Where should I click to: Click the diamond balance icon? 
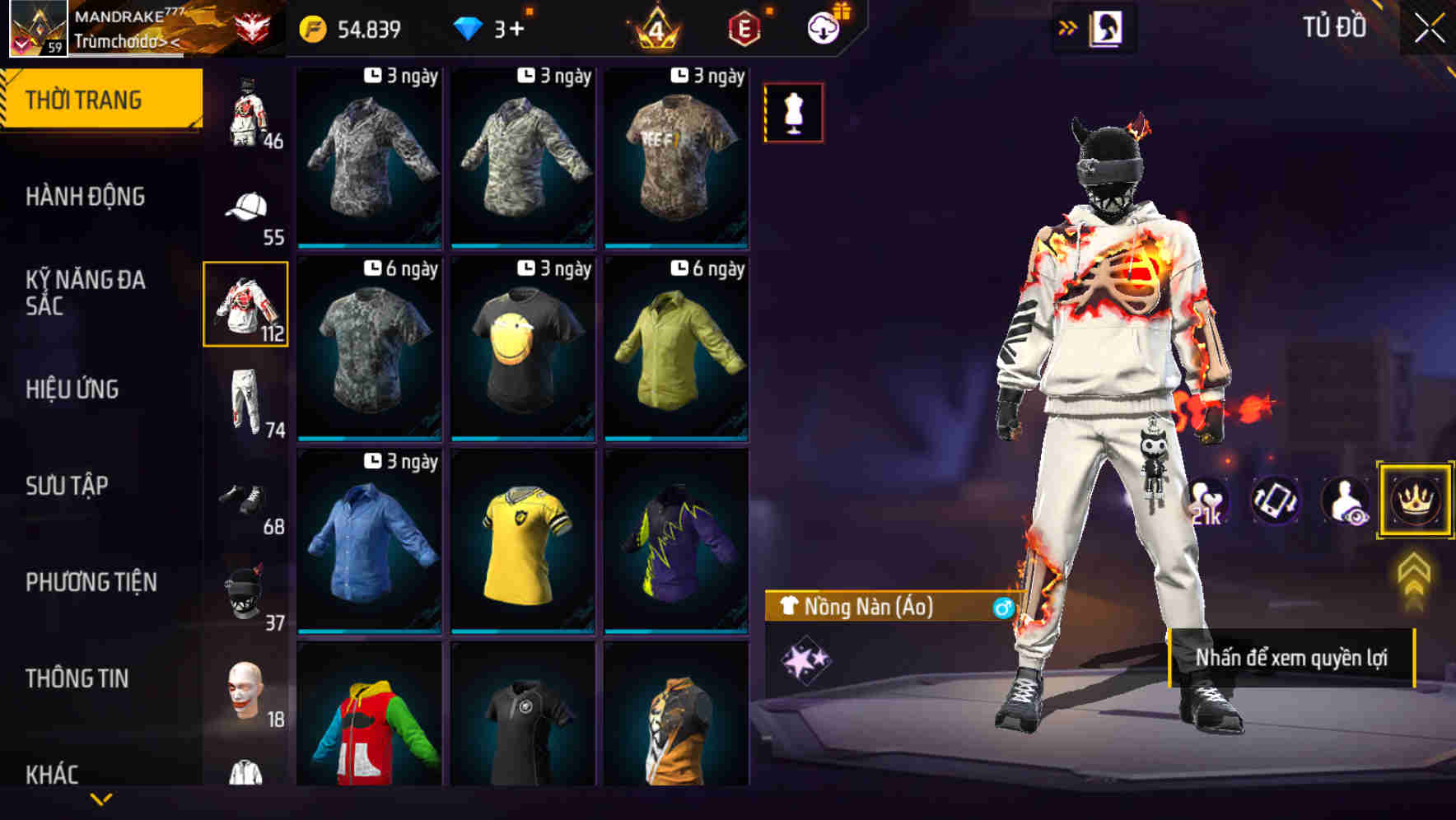click(x=469, y=26)
